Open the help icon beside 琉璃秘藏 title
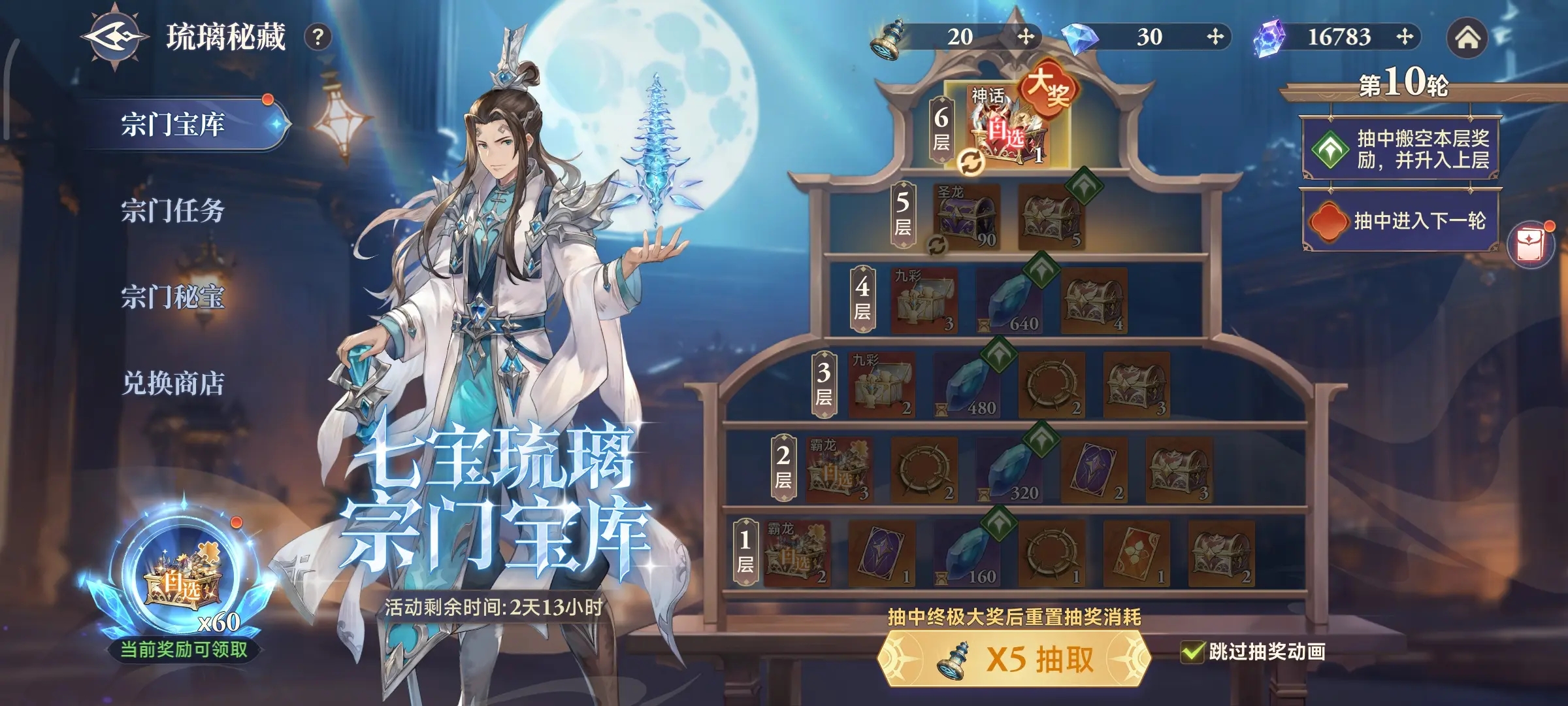Image resolution: width=1568 pixels, height=706 pixels. [318, 37]
